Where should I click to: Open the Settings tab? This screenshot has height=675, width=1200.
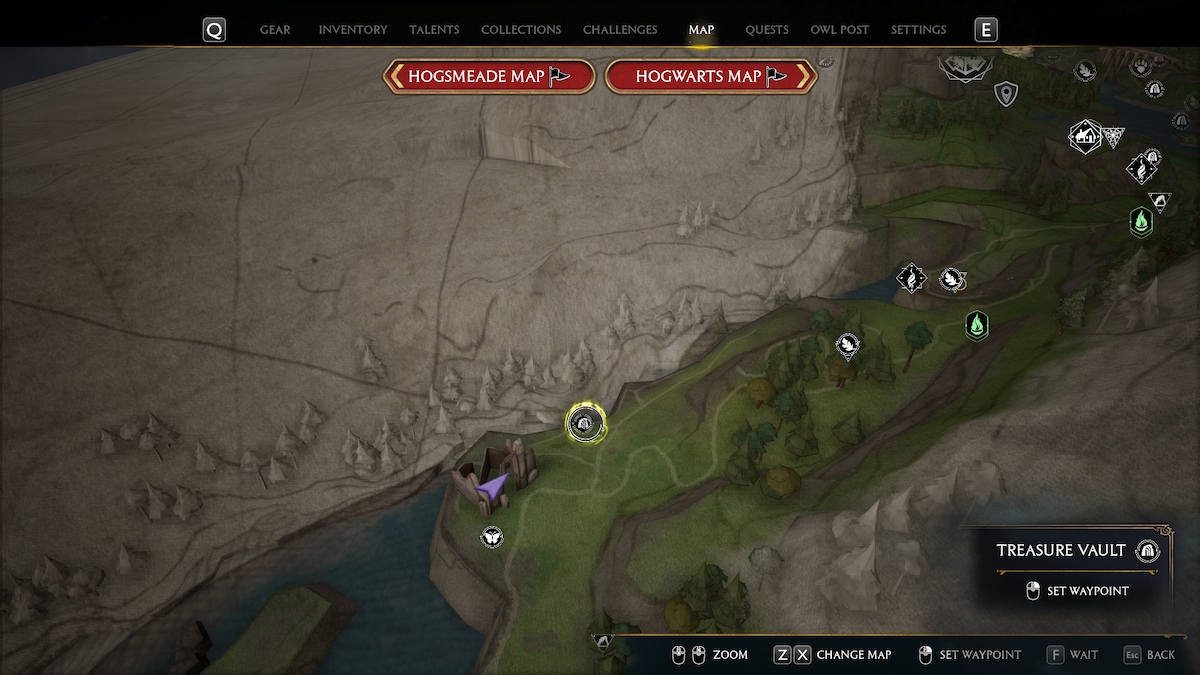coord(918,30)
